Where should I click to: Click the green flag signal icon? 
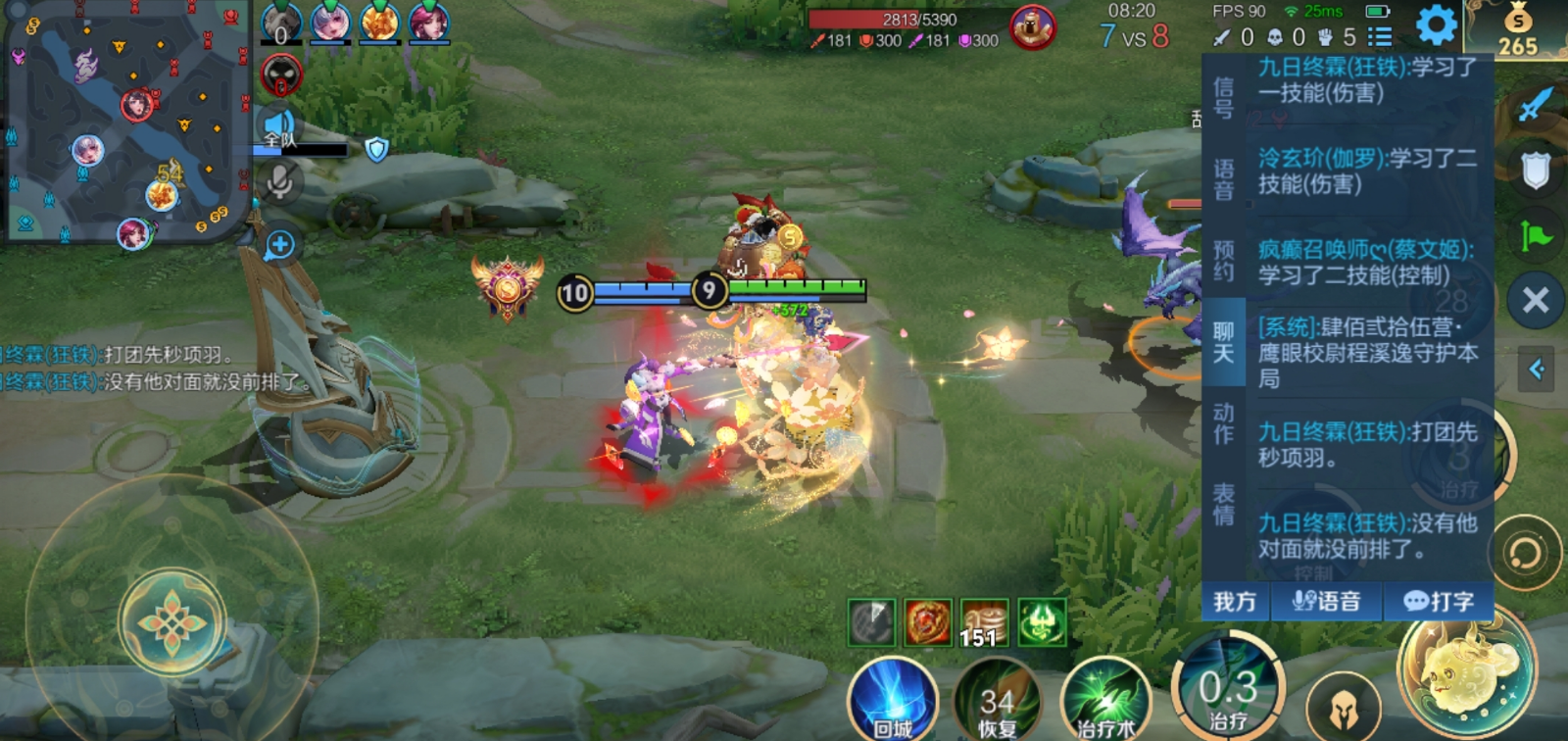pyautogui.click(x=1536, y=236)
